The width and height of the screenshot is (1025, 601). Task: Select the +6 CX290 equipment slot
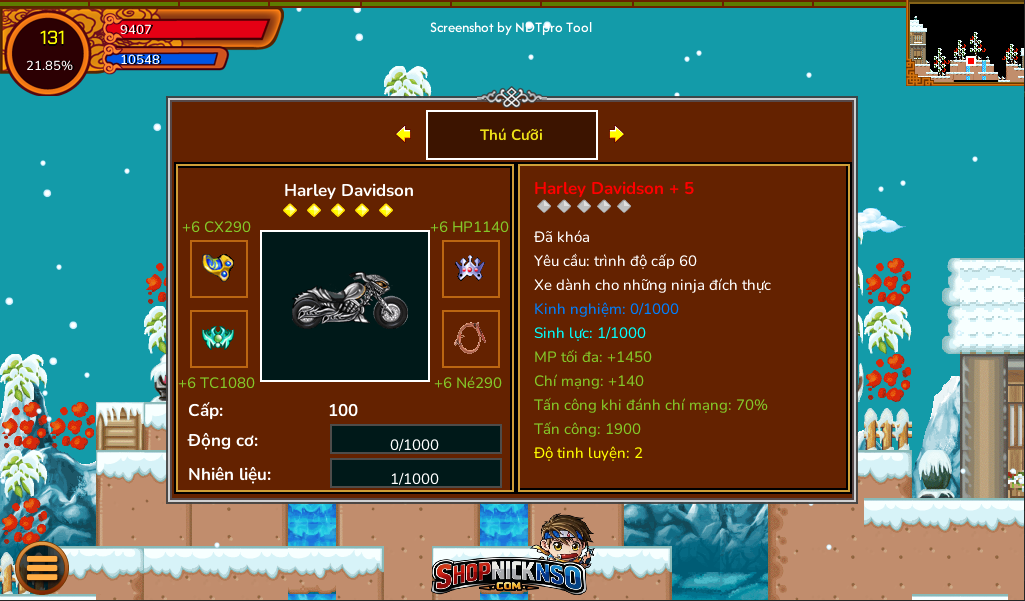pyautogui.click(x=219, y=269)
